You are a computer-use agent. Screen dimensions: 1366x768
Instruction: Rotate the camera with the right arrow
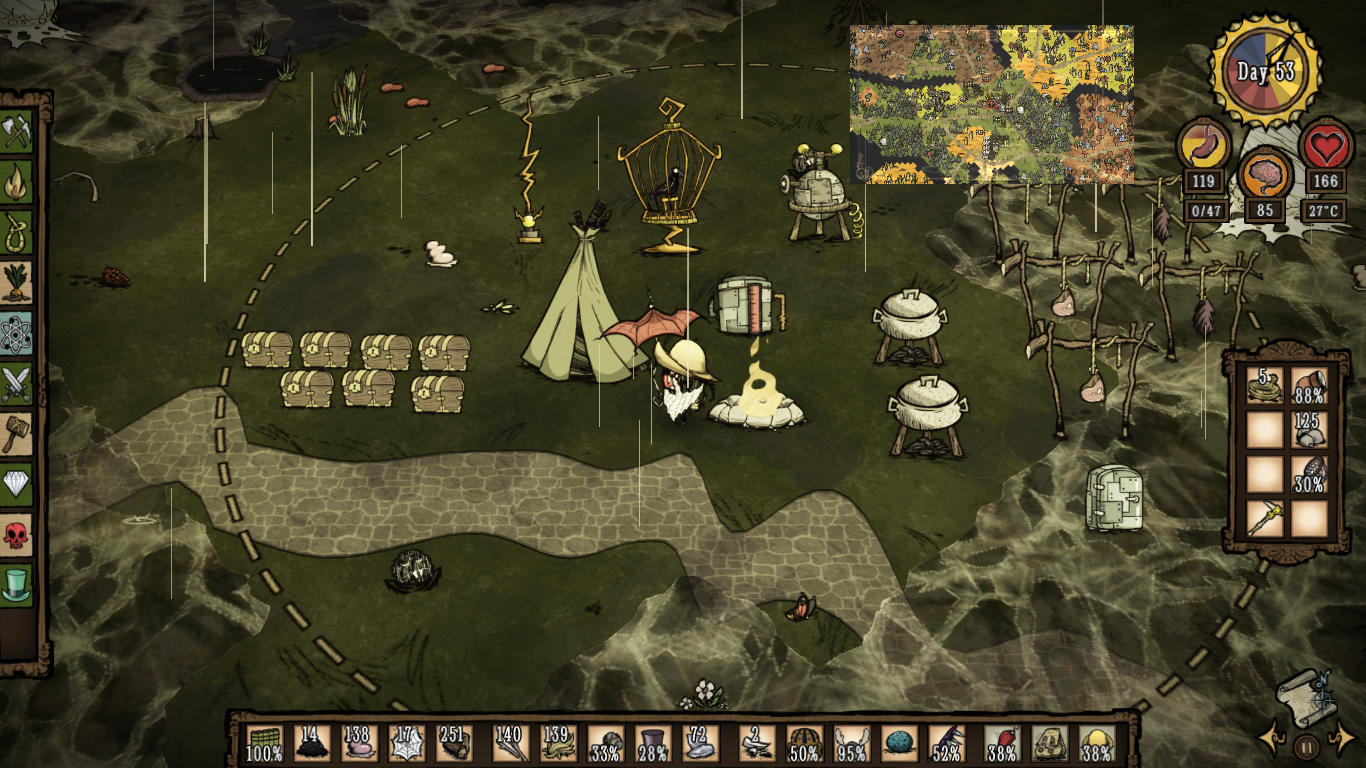[x=1340, y=740]
